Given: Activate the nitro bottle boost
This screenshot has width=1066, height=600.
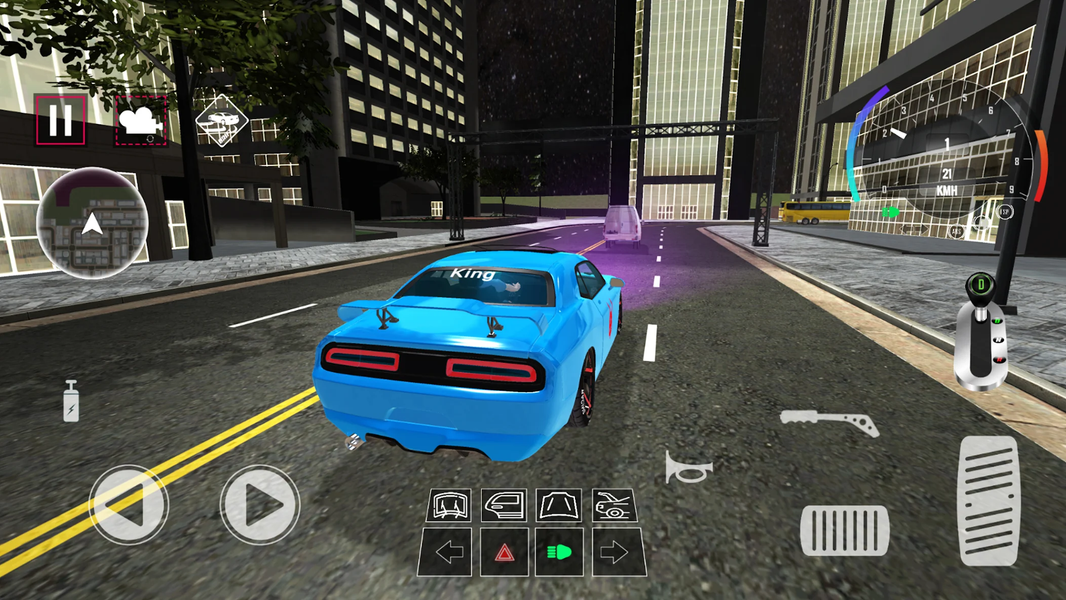Looking at the screenshot, I should tap(71, 401).
